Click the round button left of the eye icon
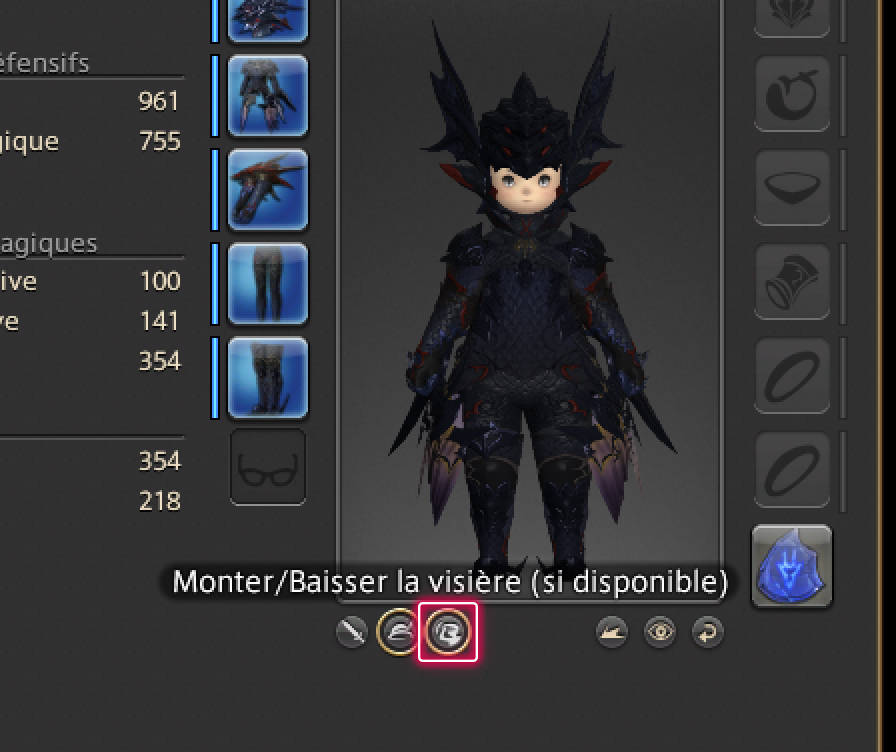The image size is (896, 752). (x=612, y=632)
